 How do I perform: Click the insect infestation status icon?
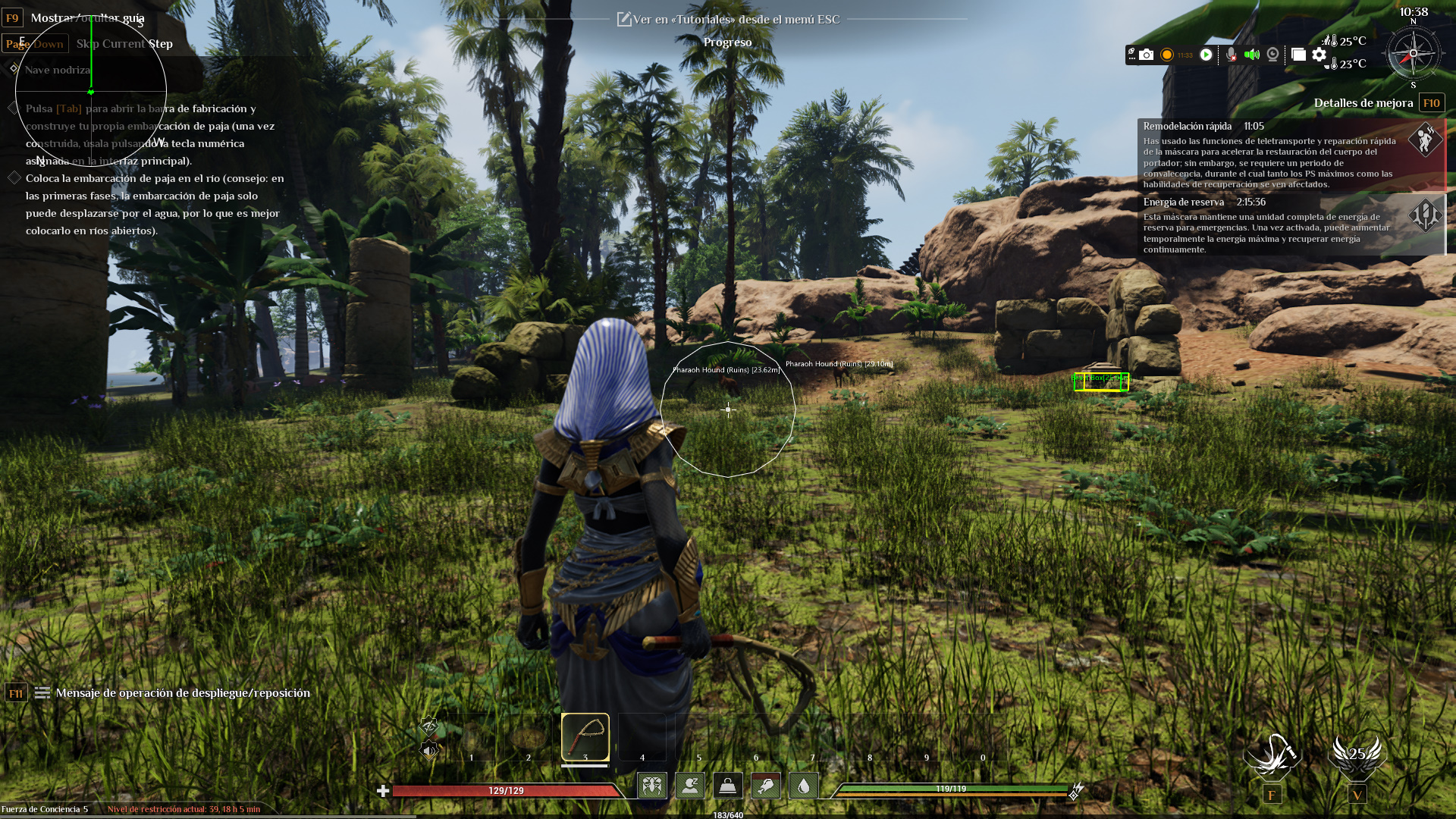point(652,786)
